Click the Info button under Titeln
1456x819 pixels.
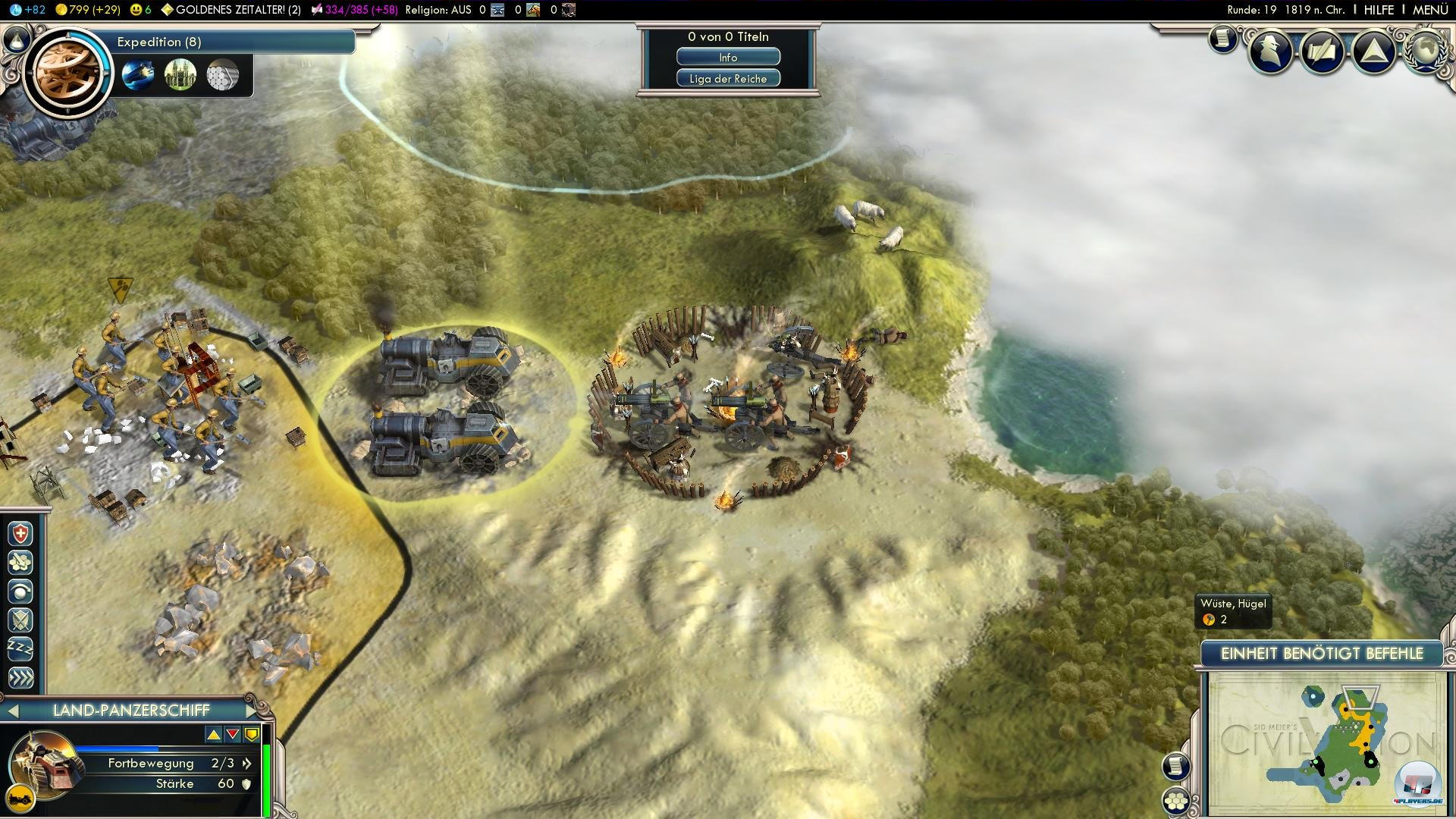(x=728, y=58)
